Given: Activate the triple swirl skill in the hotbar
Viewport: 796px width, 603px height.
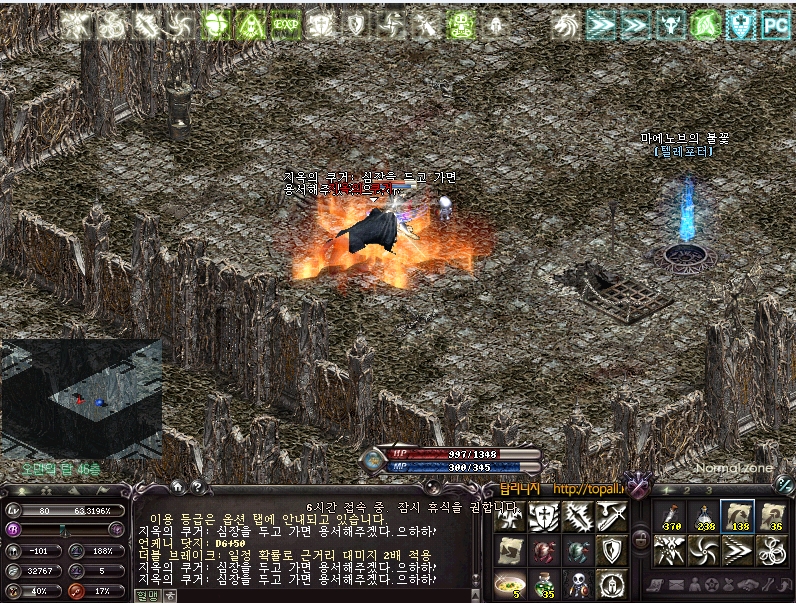Looking at the screenshot, I should [x=772, y=550].
